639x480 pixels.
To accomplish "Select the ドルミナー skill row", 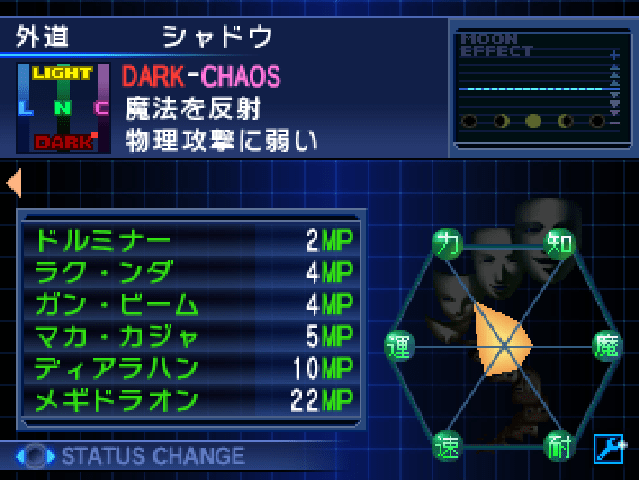I will click(190, 241).
